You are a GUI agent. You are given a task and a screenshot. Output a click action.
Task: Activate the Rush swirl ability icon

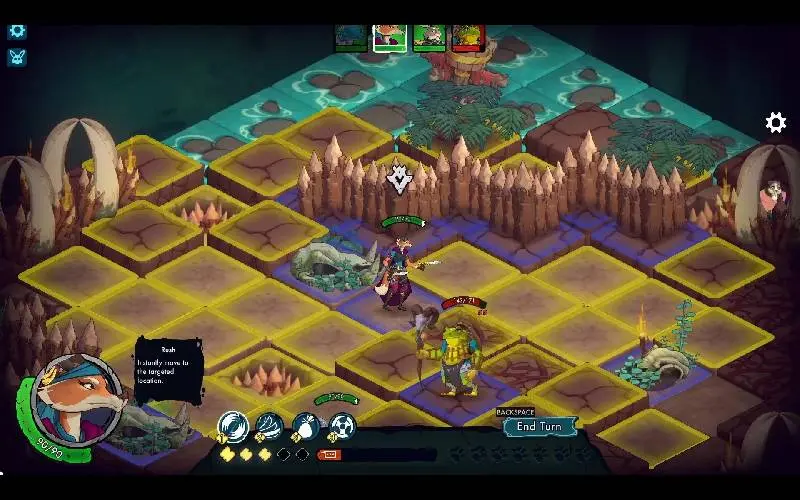233,426
